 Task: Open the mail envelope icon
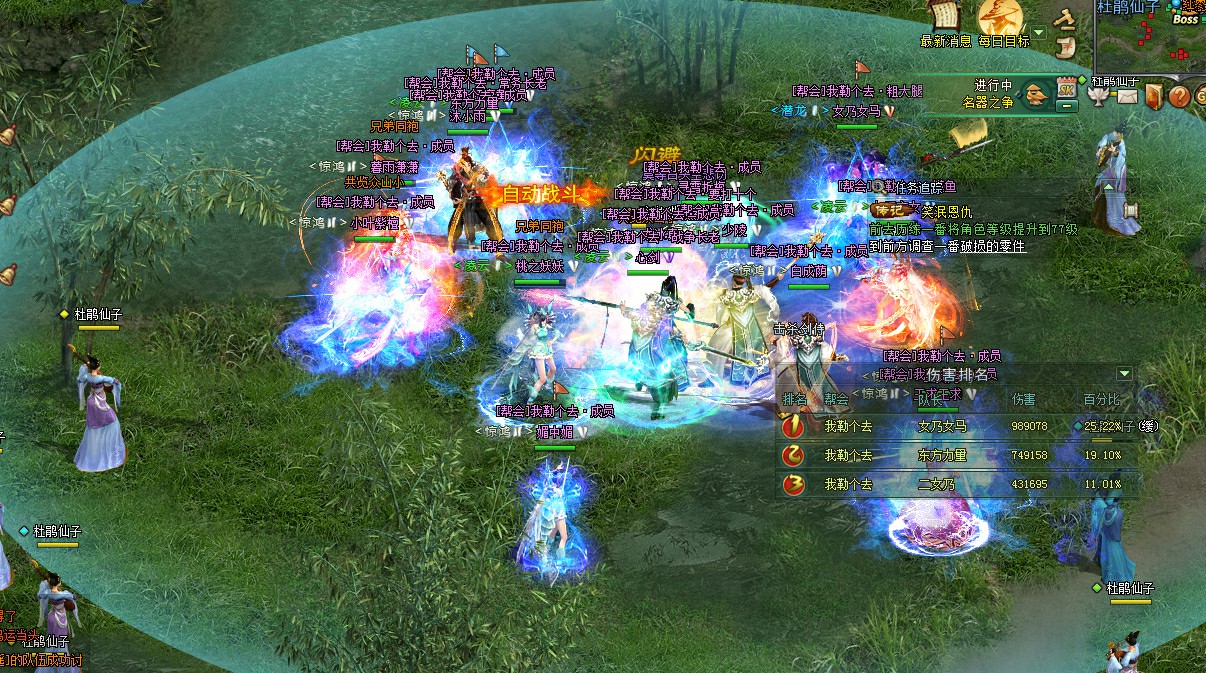(1127, 96)
